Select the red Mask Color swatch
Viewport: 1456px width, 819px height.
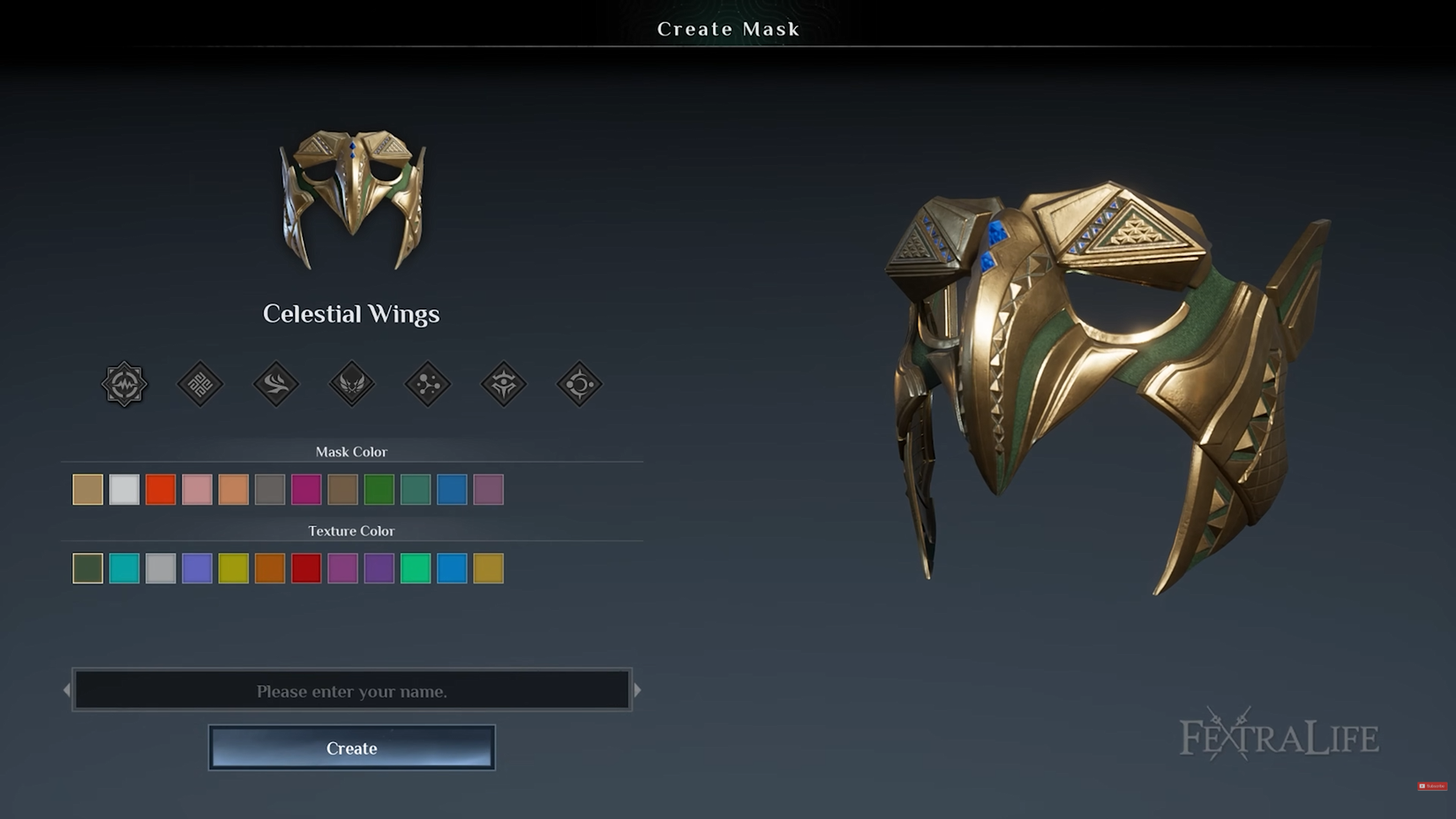(162, 490)
